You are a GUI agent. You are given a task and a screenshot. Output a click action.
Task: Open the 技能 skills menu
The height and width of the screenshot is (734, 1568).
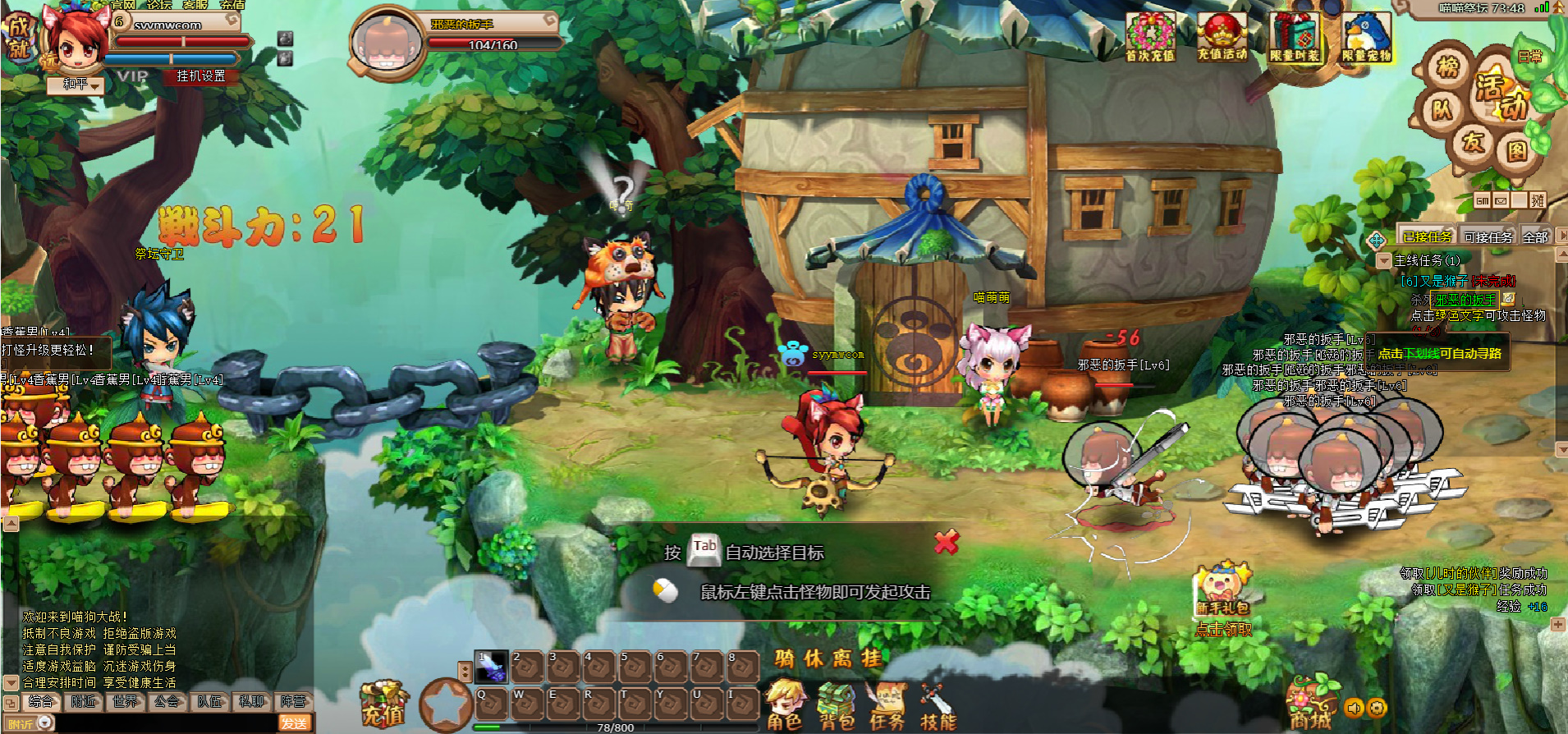point(938,706)
